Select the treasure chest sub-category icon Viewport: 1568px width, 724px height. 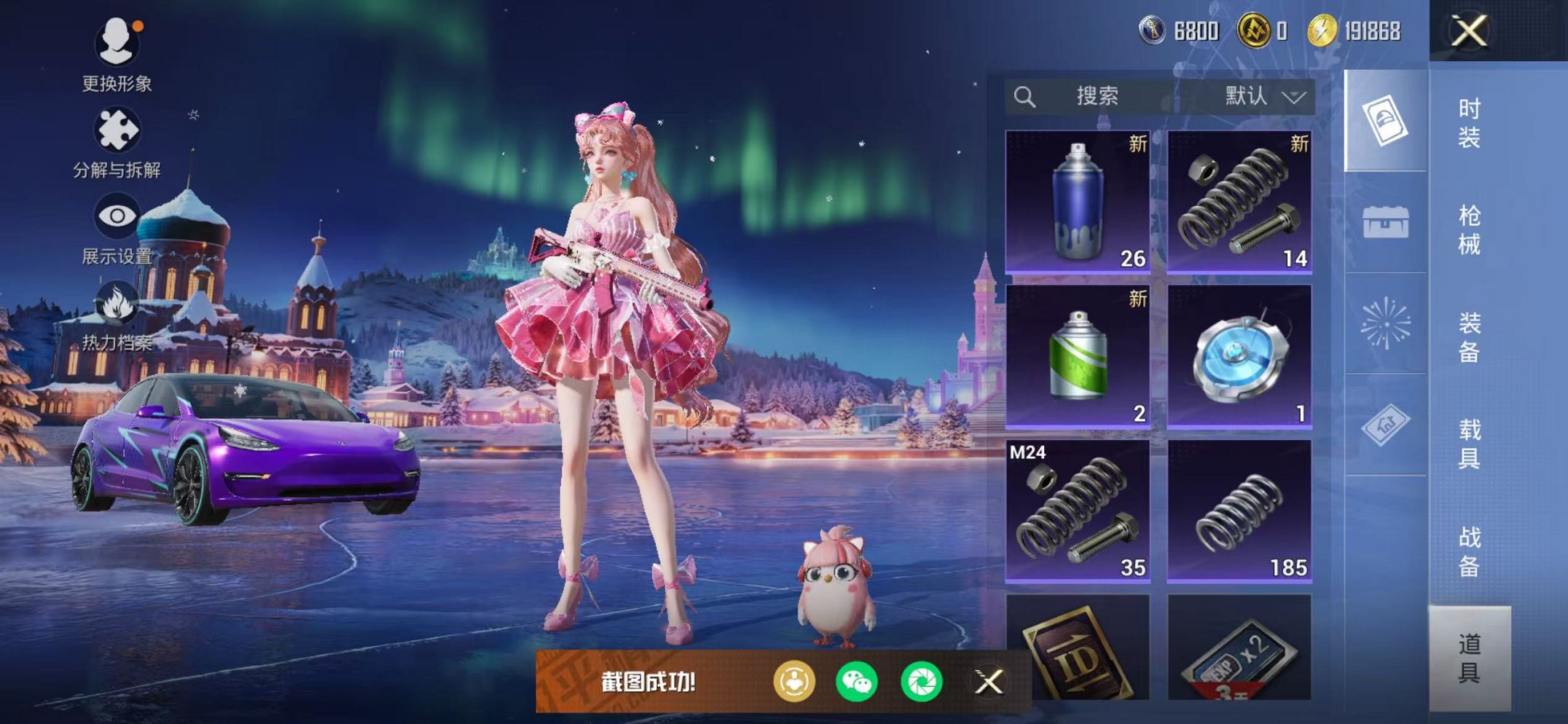1385,222
